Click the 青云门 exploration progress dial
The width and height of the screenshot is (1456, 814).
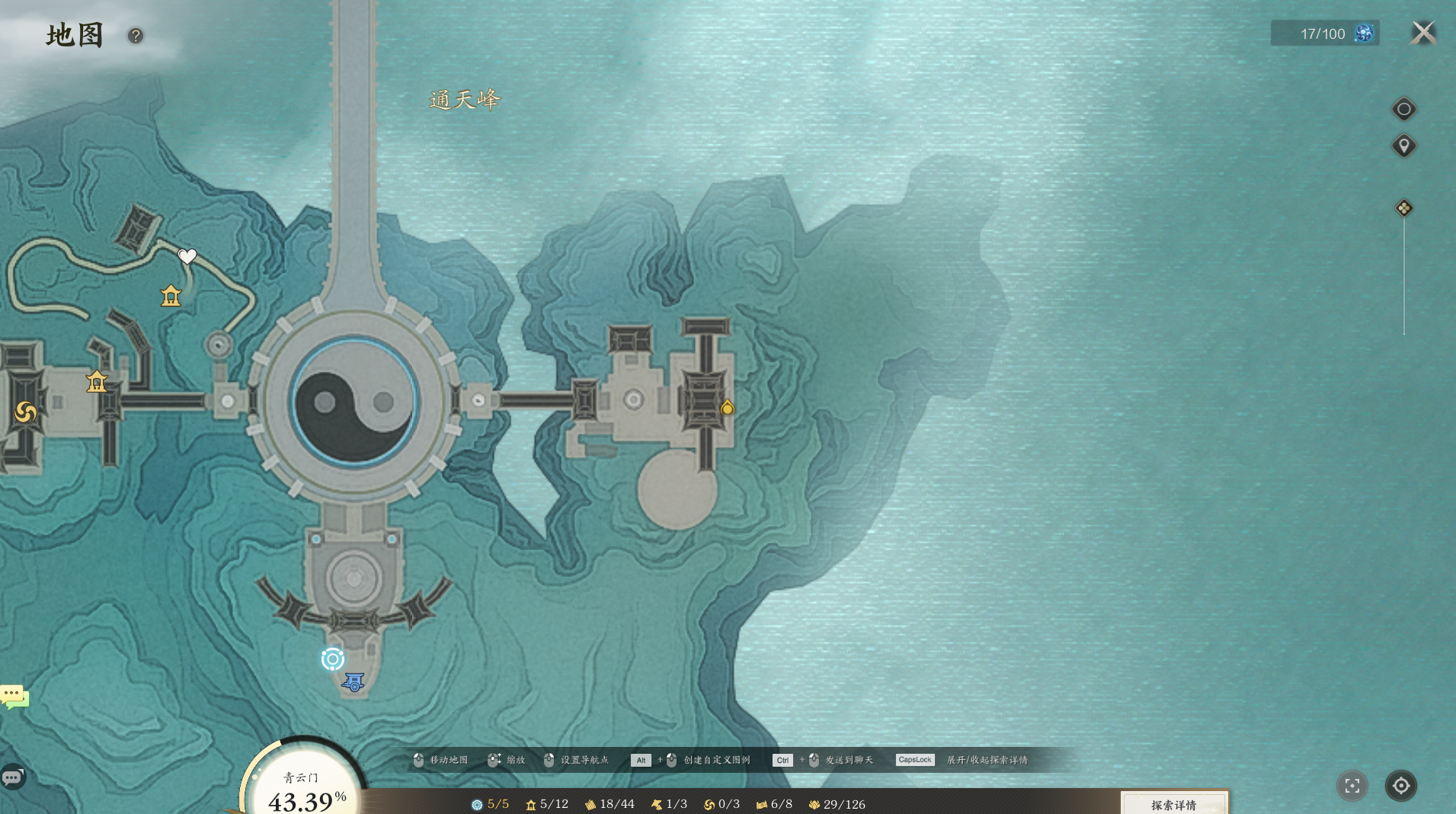[x=305, y=785]
